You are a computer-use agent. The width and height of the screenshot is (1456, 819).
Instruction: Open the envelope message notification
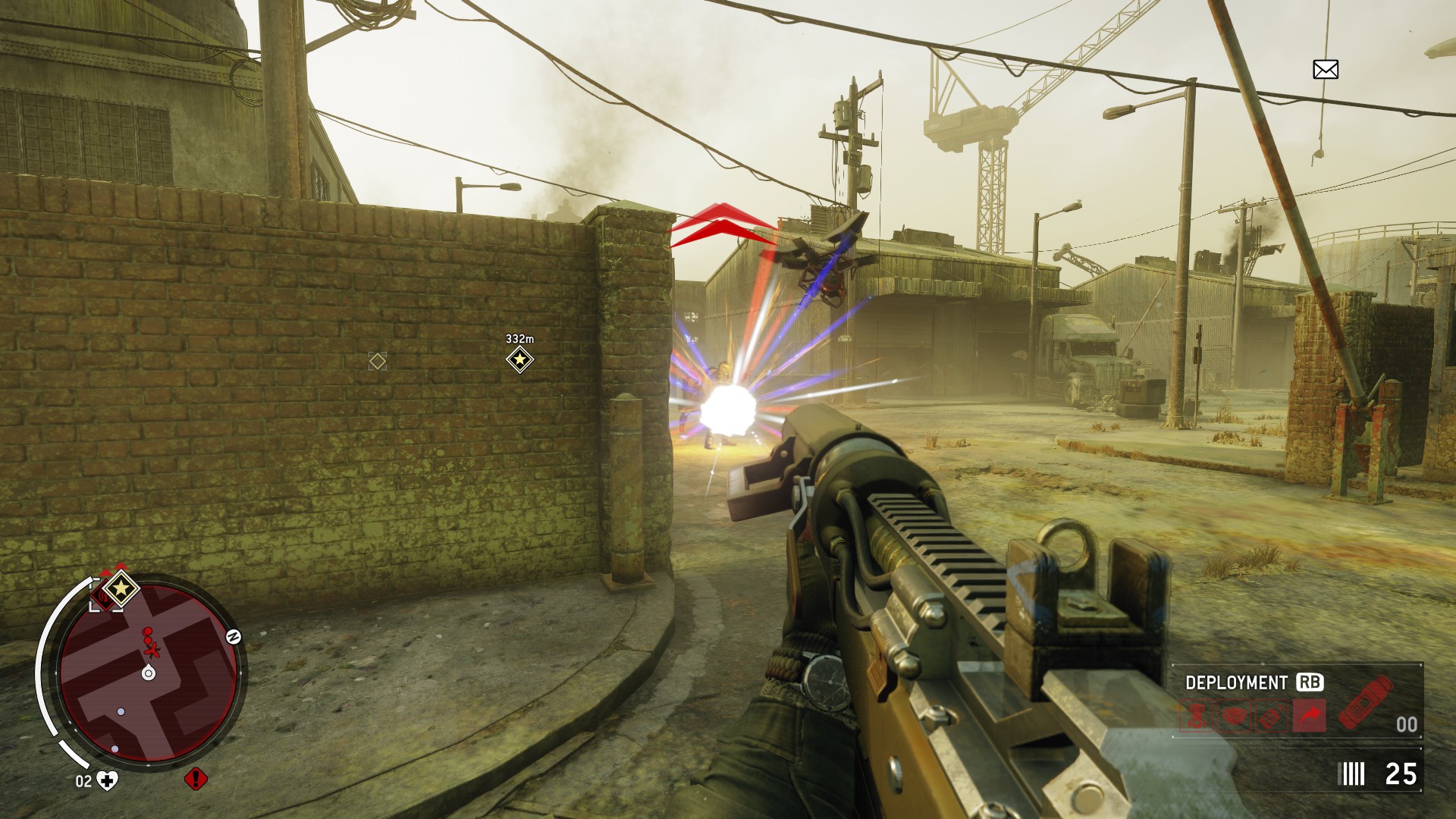point(1325,70)
